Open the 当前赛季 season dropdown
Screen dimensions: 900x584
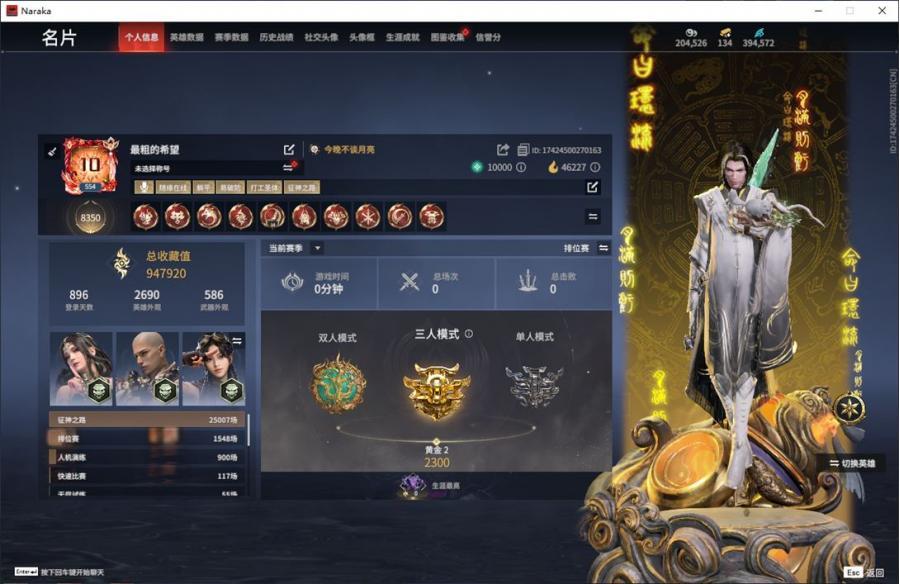(317, 248)
